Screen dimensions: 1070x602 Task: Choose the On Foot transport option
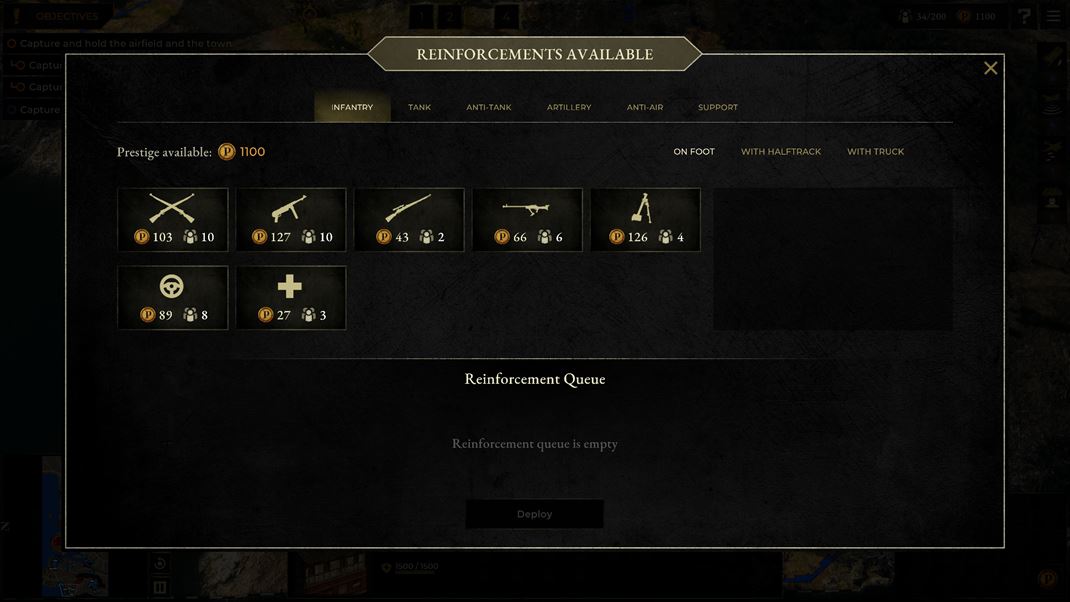pos(694,152)
